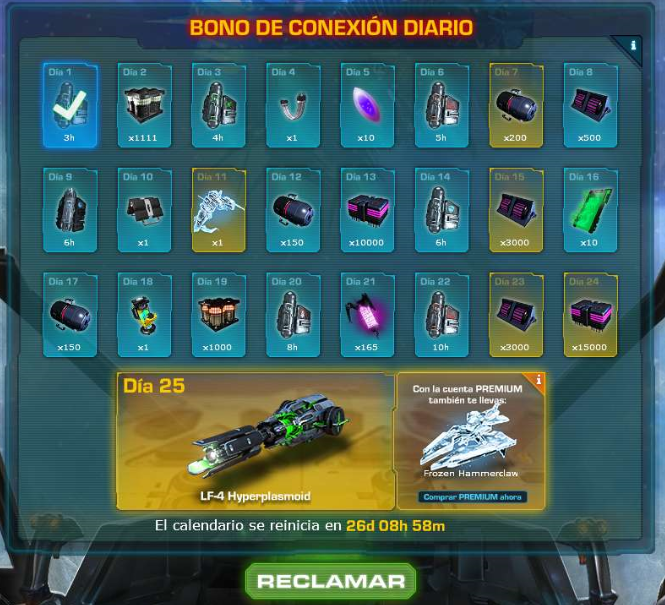Select the Día 13 x10000 ammo tile
This screenshot has width=665, height=605.
pos(368,210)
